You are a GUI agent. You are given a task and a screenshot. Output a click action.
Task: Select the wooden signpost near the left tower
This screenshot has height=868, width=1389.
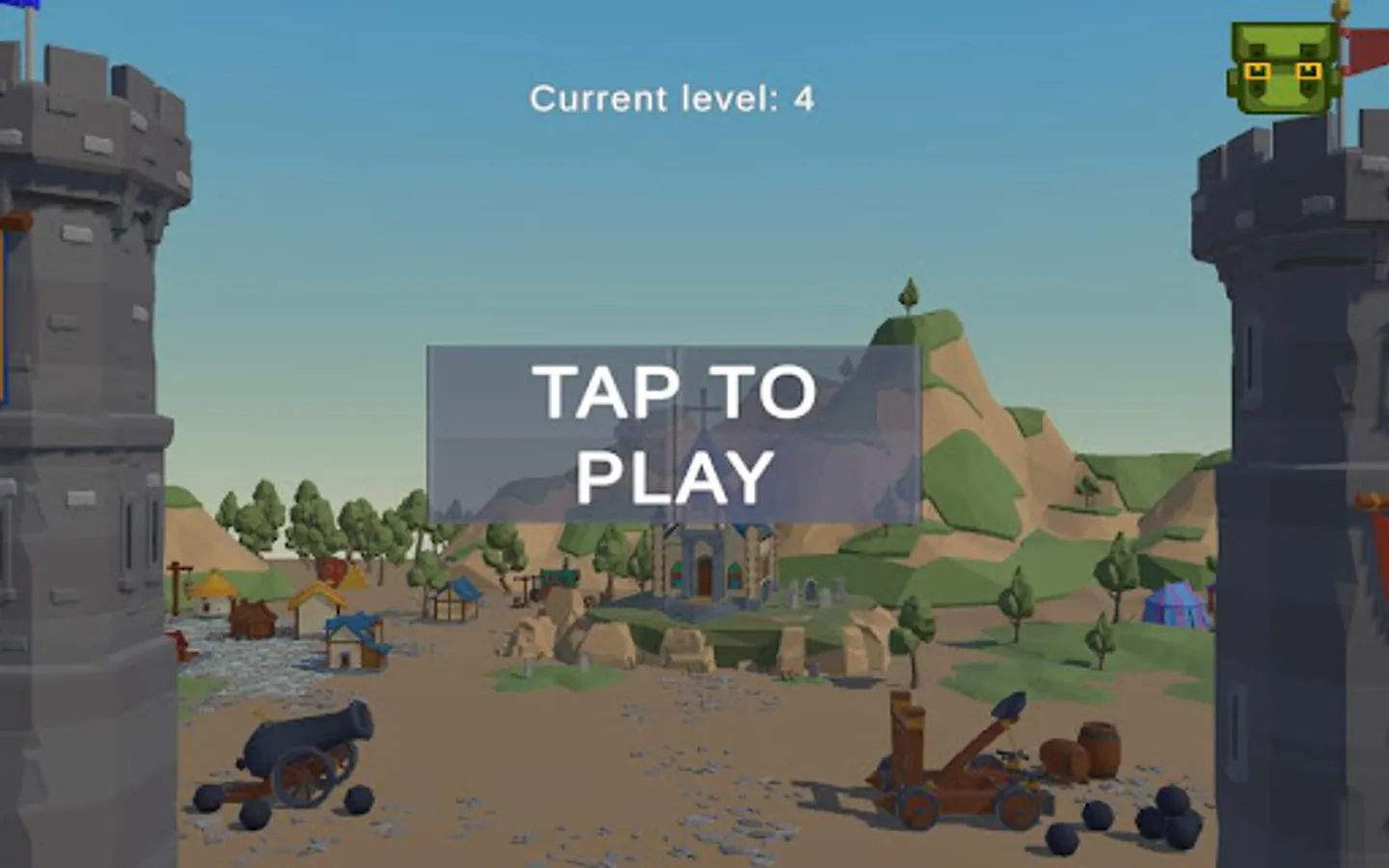tap(176, 583)
